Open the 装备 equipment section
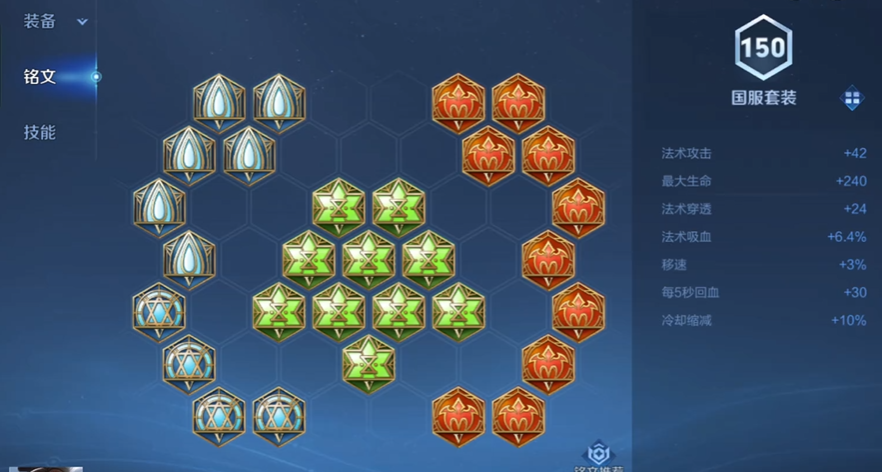Viewport: 882px width, 472px height. (40, 21)
